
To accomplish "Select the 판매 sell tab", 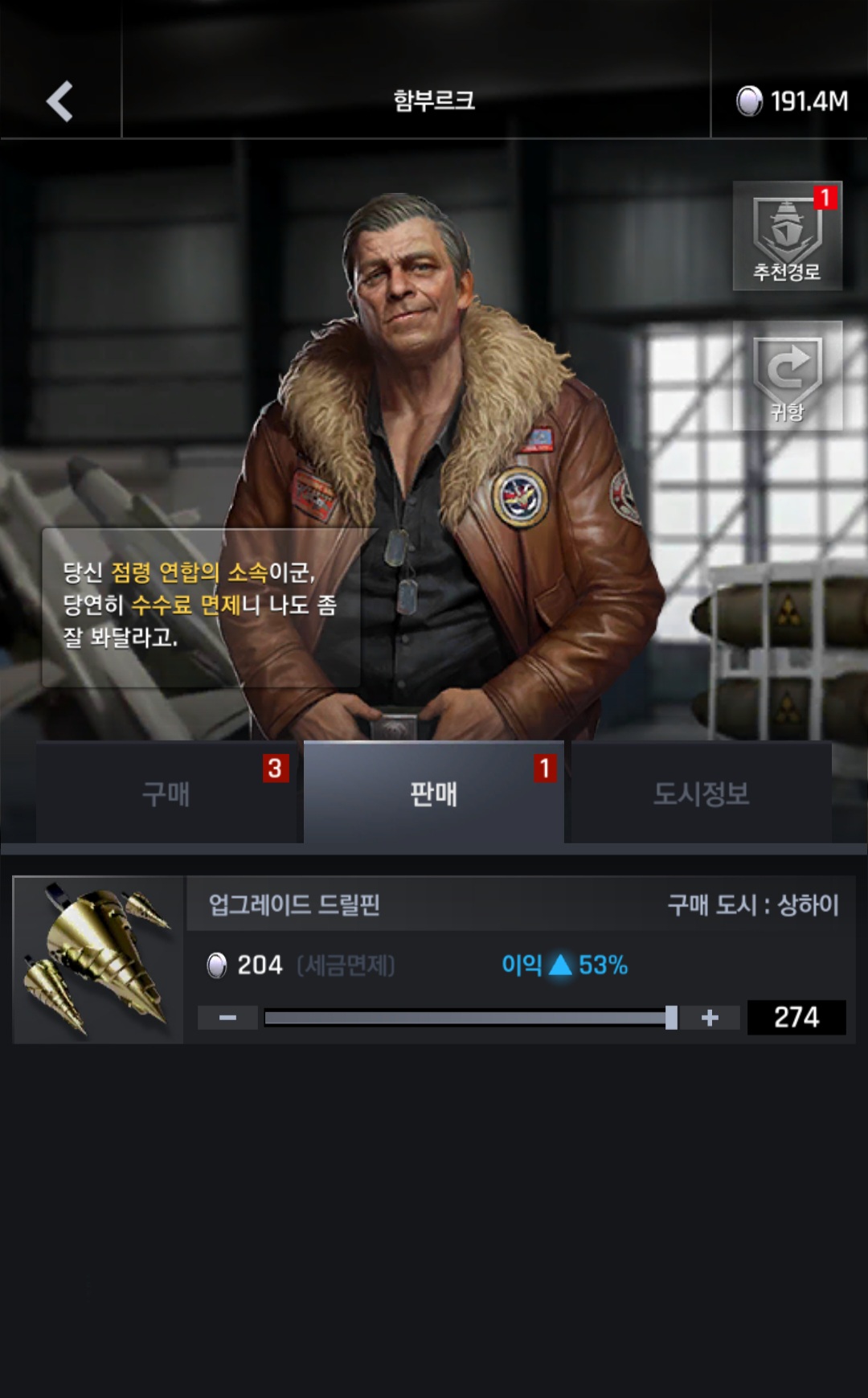I will pyautogui.click(x=433, y=793).
